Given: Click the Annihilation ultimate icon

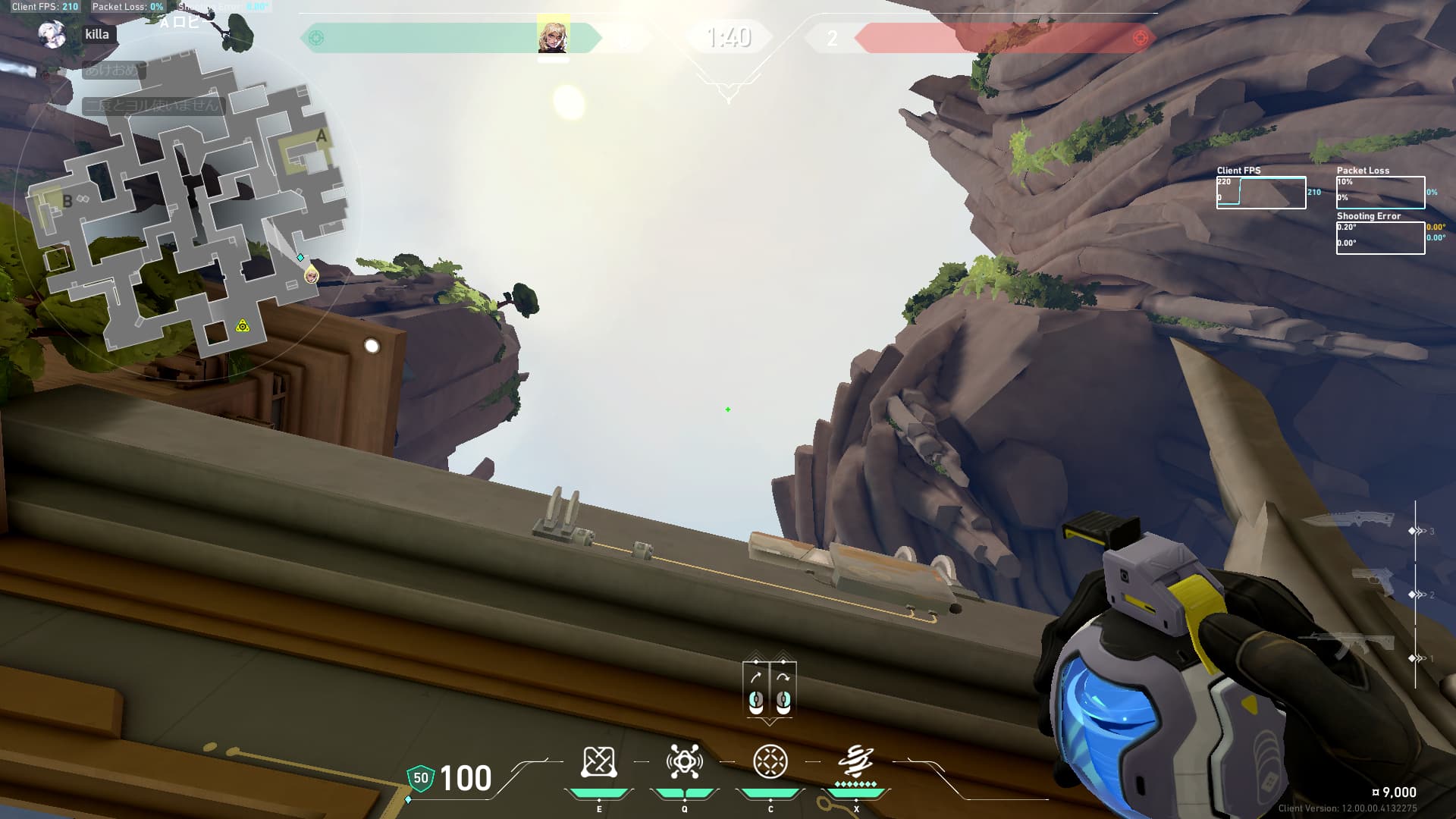Looking at the screenshot, I should tap(856, 761).
